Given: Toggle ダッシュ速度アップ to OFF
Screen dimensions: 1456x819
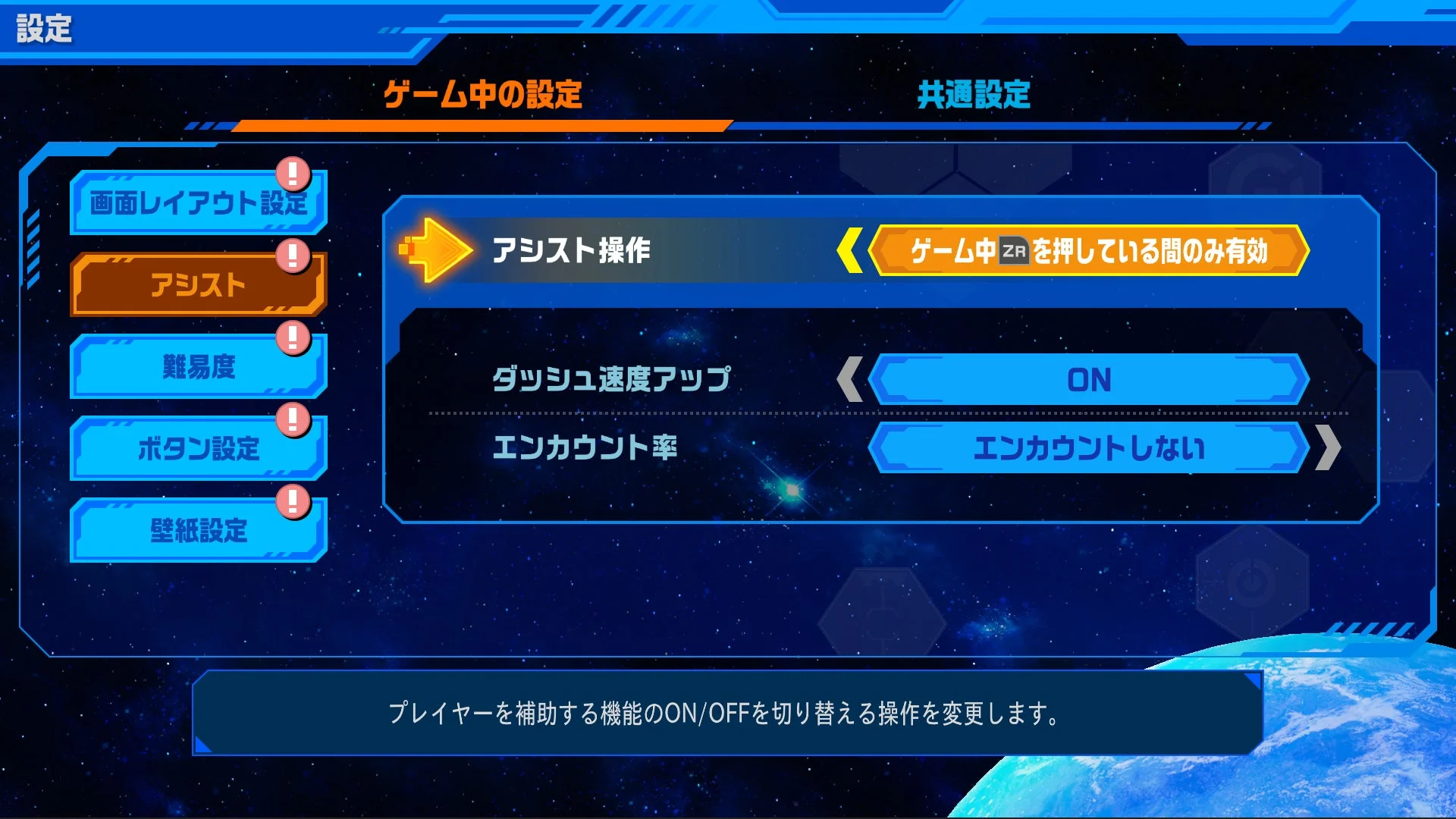Looking at the screenshot, I should (1090, 379).
